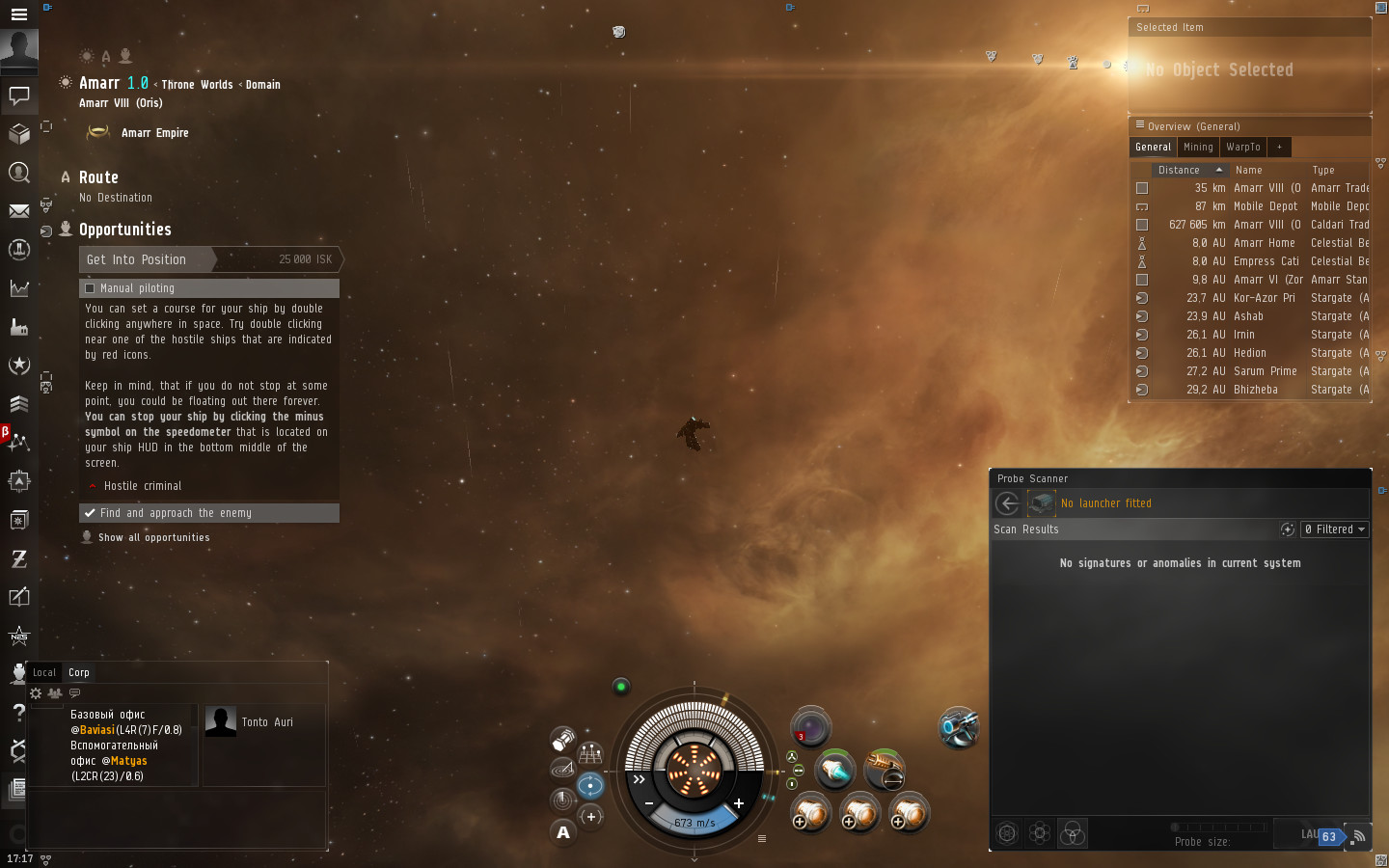1389x868 pixels.
Task: Sort overview by Distance column
Action: (1179, 170)
